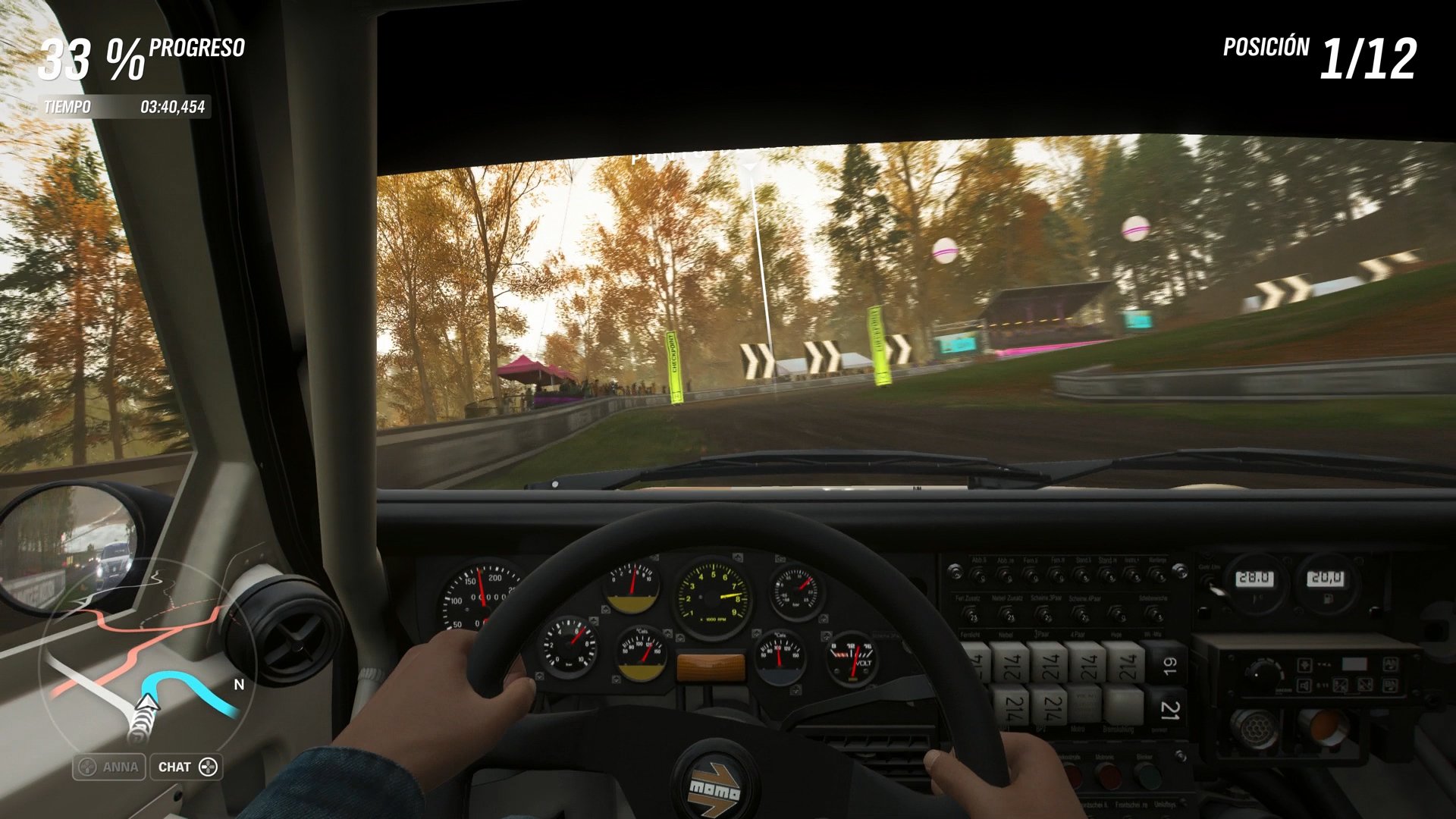Open chat via the CHAT button
1456x819 pixels.
(184, 767)
